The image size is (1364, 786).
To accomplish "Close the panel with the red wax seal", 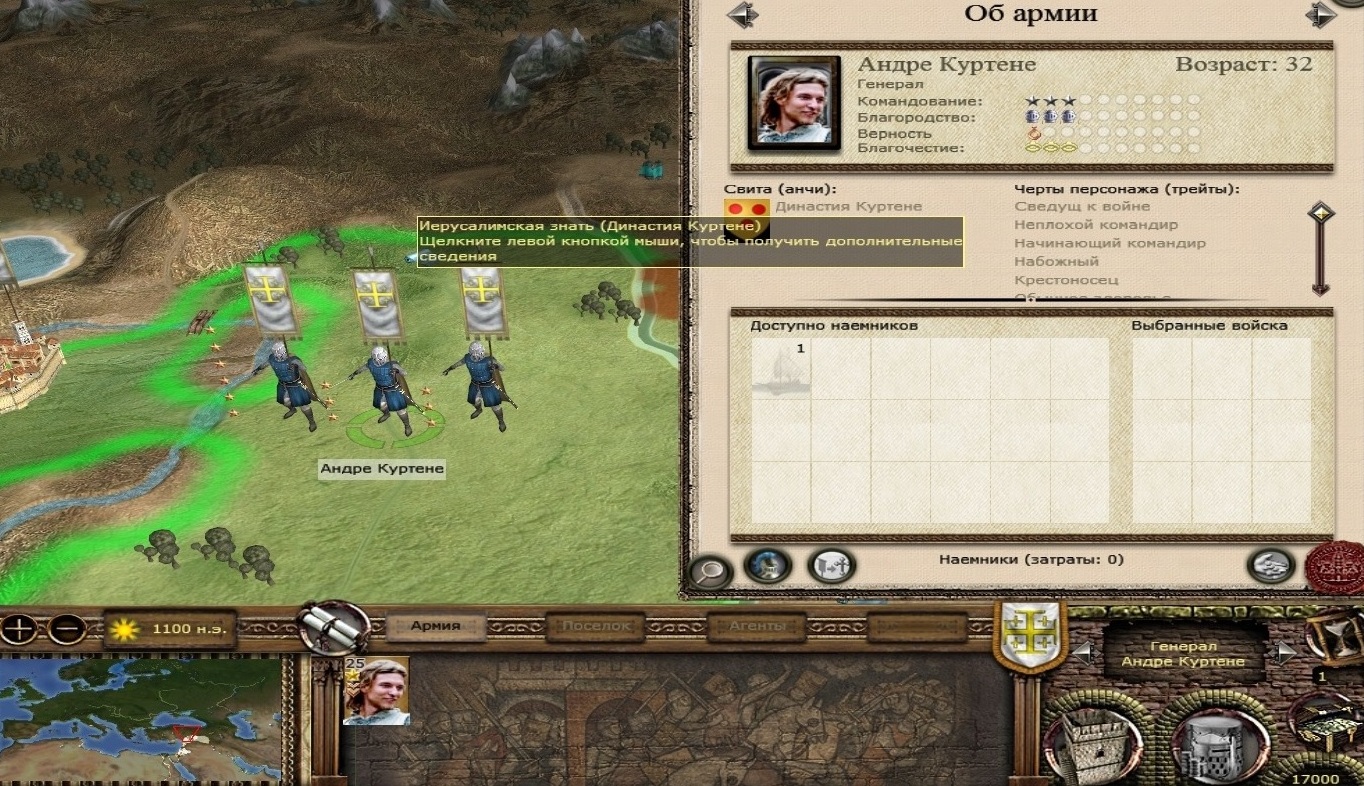I will (1333, 567).
